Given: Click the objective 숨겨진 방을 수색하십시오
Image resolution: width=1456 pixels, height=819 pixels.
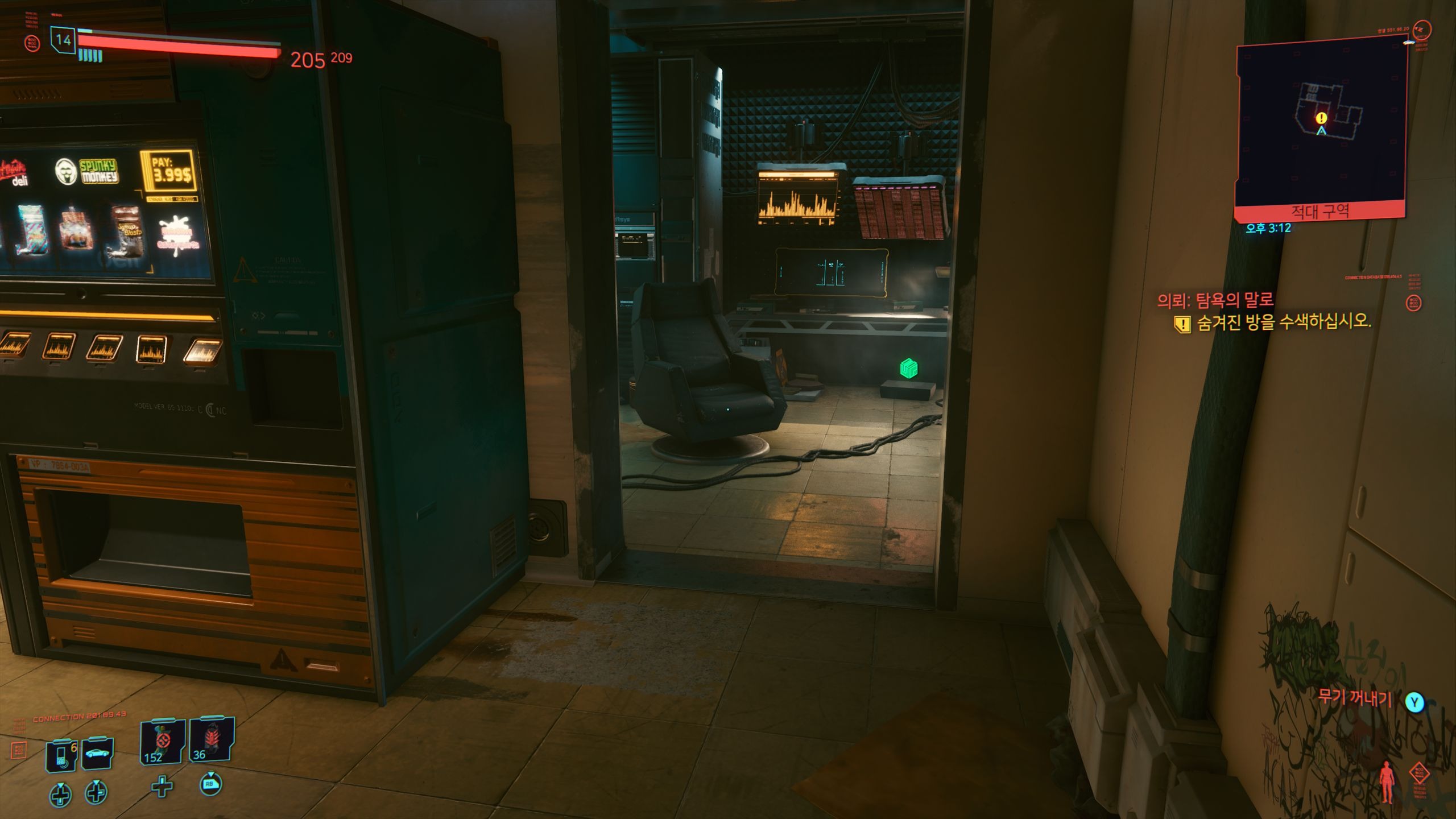Looking at the screenshot, I should point(1283,322).
